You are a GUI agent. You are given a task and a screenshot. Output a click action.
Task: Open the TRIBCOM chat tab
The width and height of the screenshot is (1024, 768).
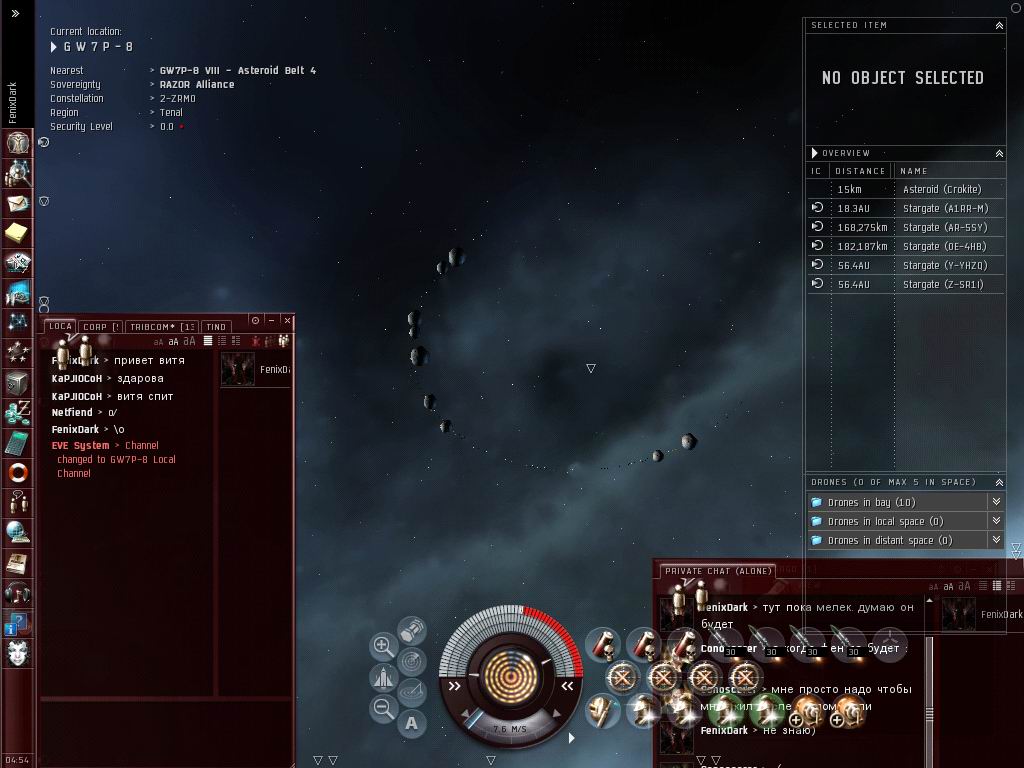click(160, 327)
